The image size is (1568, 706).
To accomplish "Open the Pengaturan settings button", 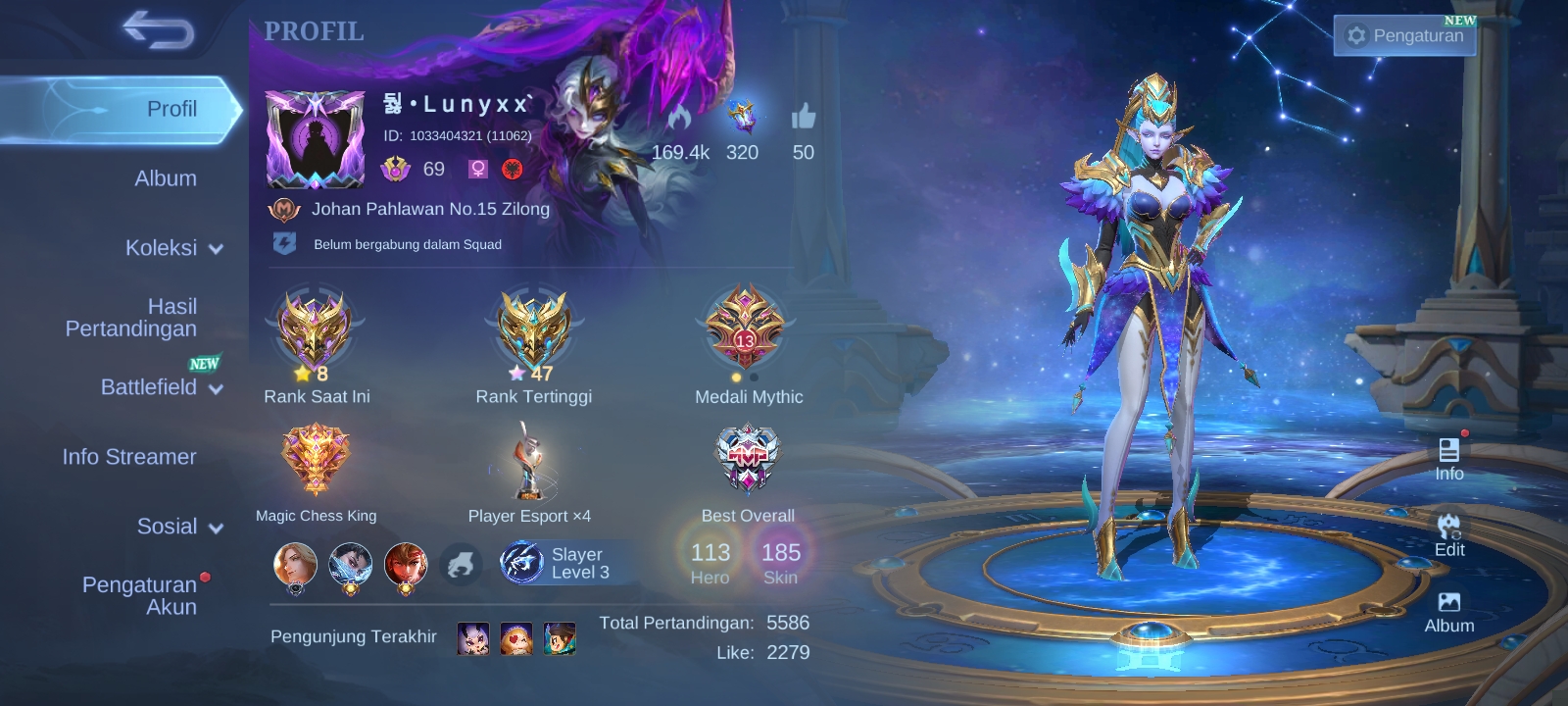I will [1404, 35].
